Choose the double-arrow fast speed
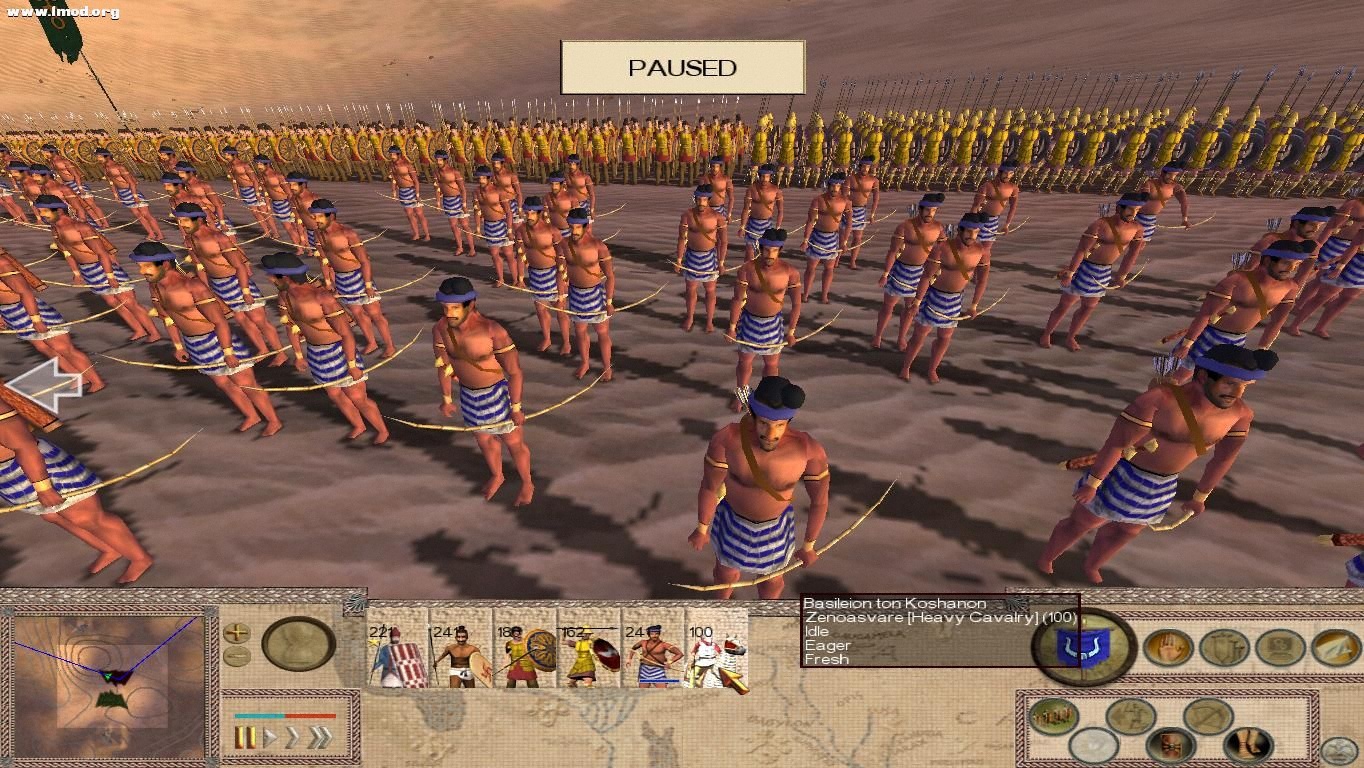This screenshot has height=768, width=1364. point(293,738)
